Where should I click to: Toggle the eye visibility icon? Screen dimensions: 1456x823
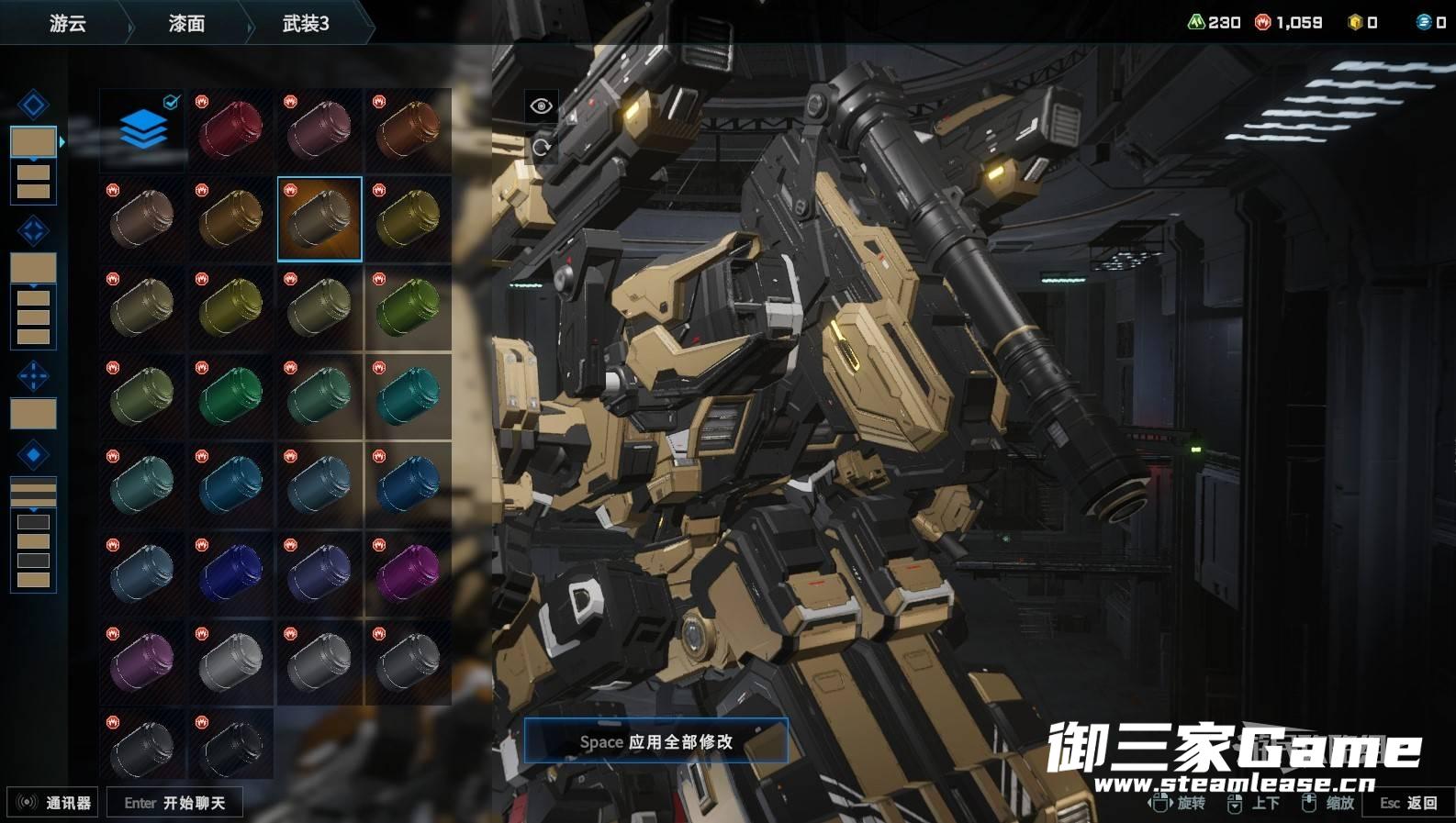tap(541, 106)
